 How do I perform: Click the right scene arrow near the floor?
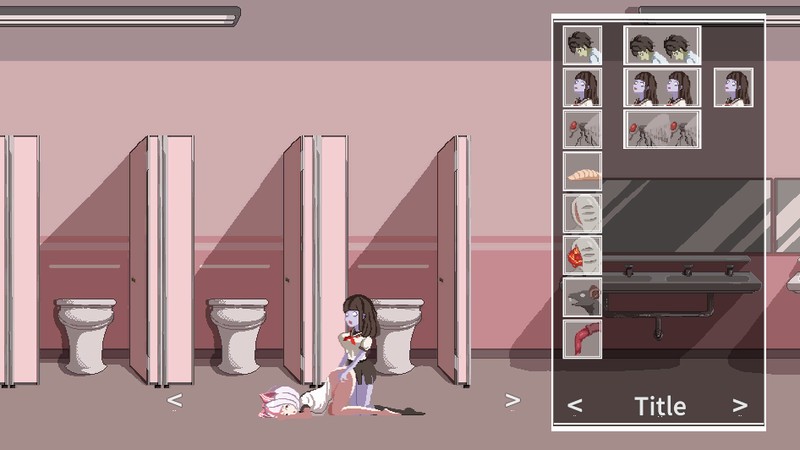512,401
